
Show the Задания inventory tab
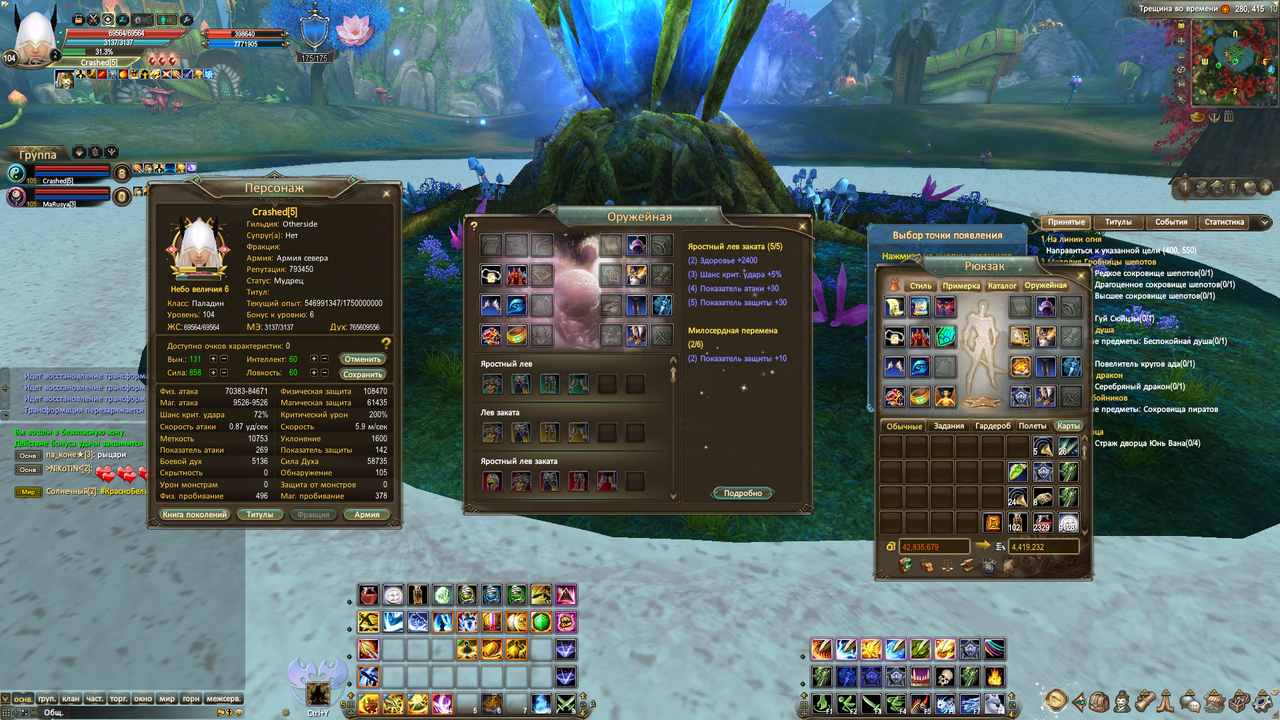pyautogui.click(x=948, y=426)
